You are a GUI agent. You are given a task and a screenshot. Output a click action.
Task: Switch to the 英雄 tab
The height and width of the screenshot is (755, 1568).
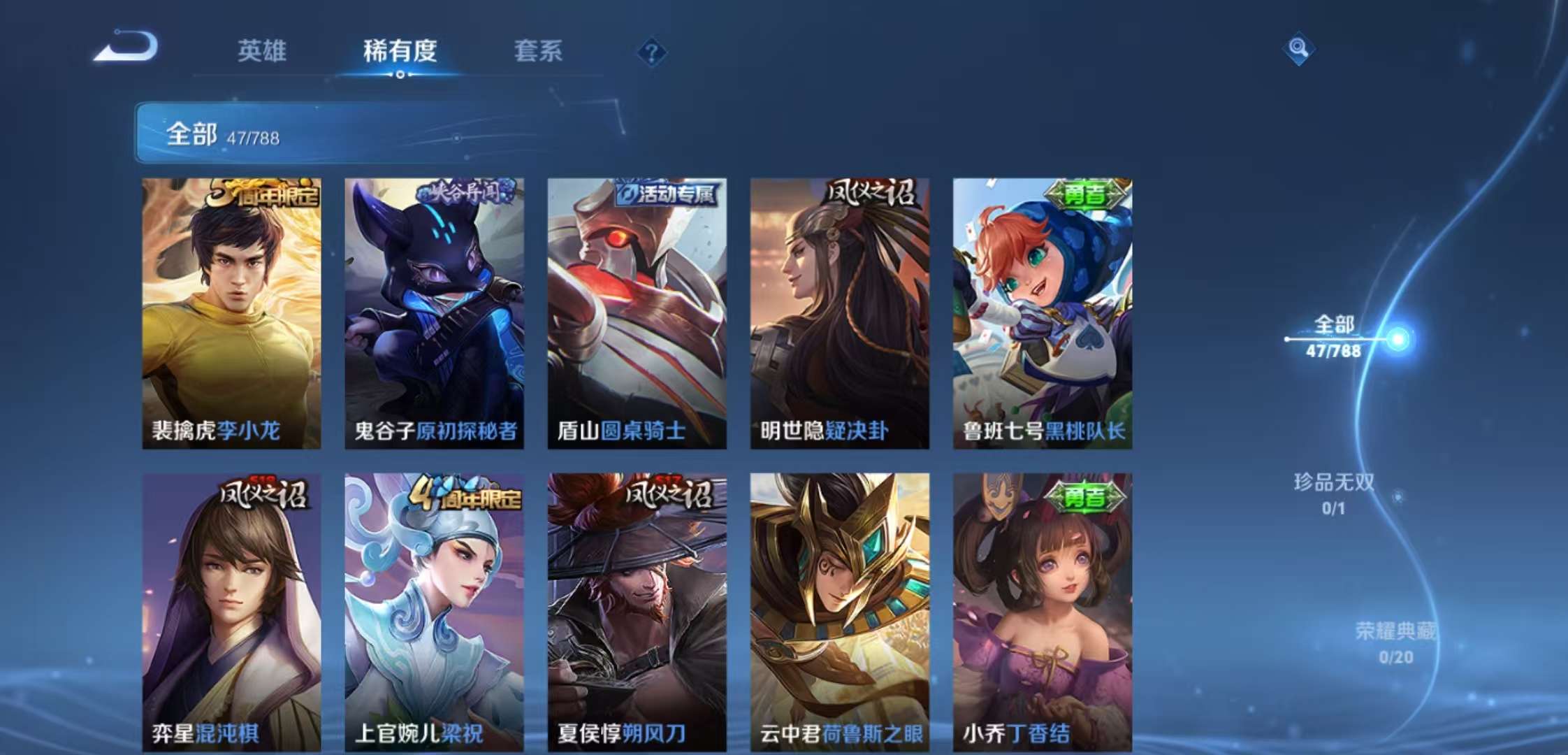point(263,50)
